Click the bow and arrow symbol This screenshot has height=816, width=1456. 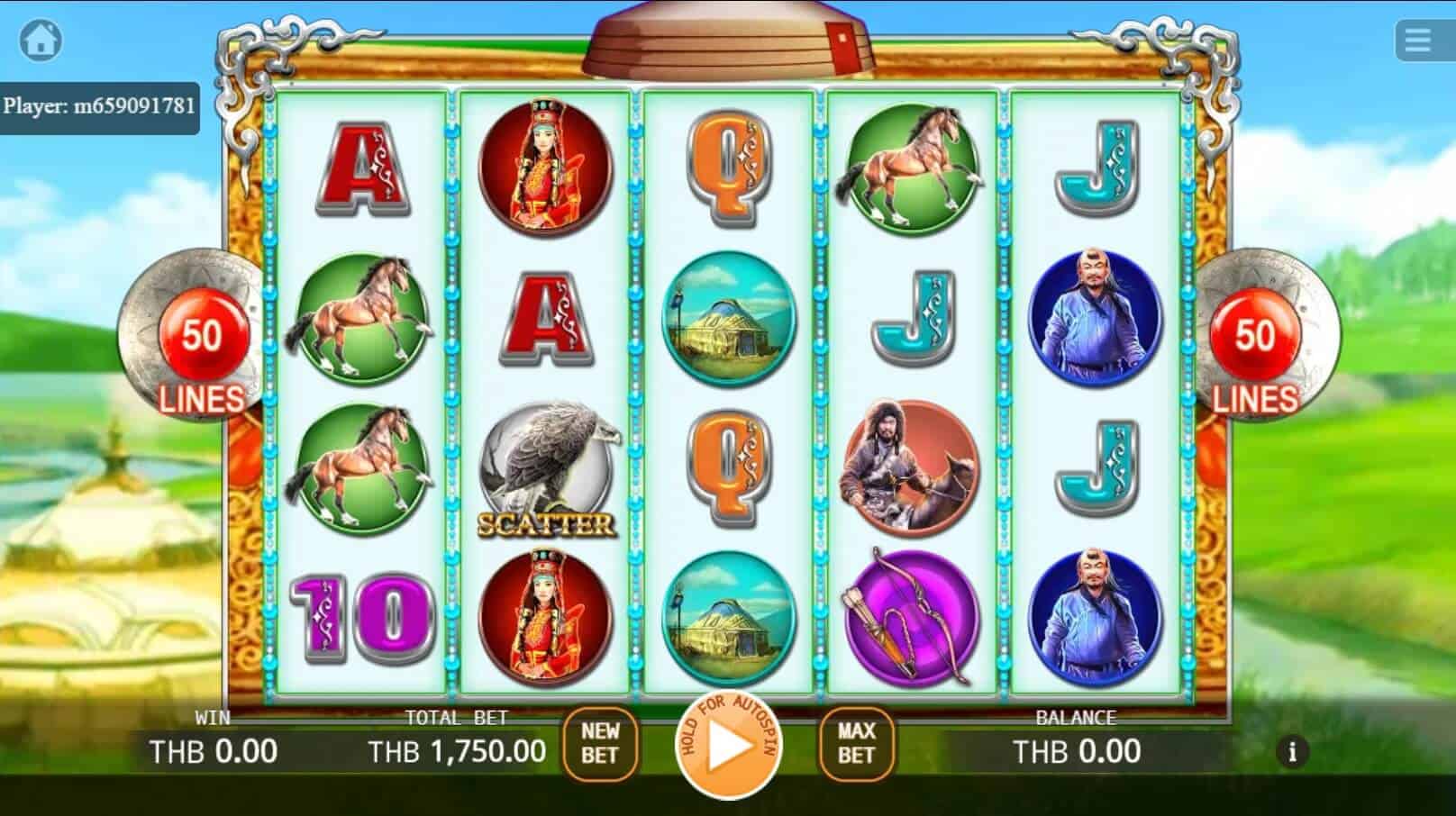912,612
